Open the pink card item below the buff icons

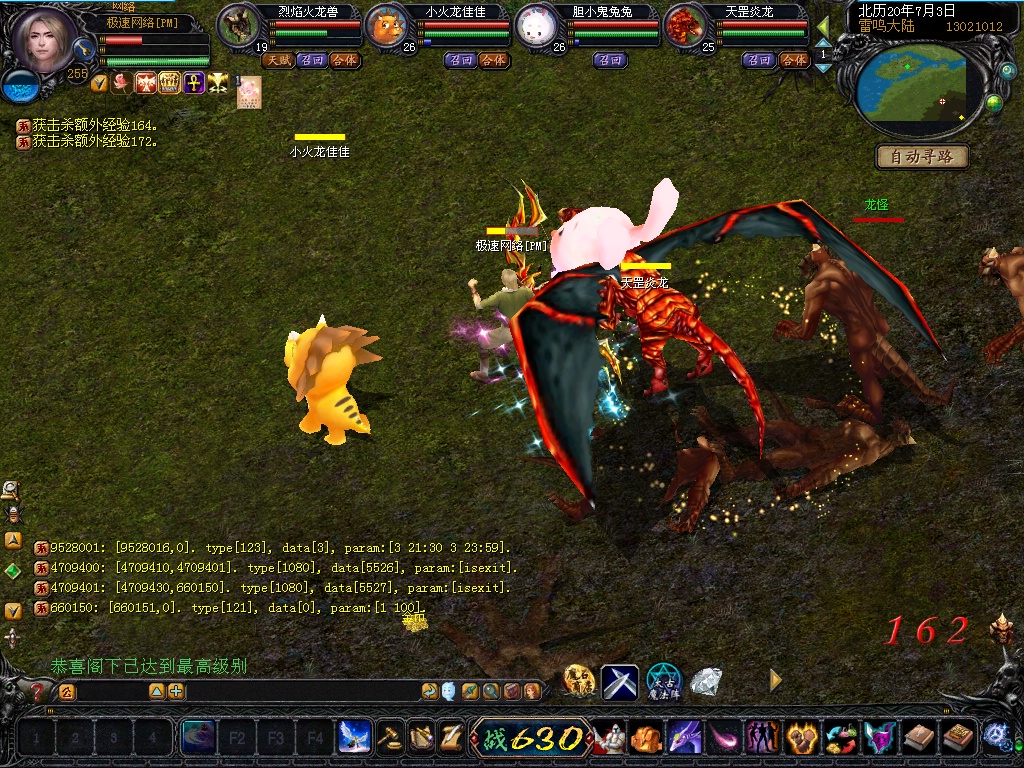pyautogui.click(x=248, y=93)
